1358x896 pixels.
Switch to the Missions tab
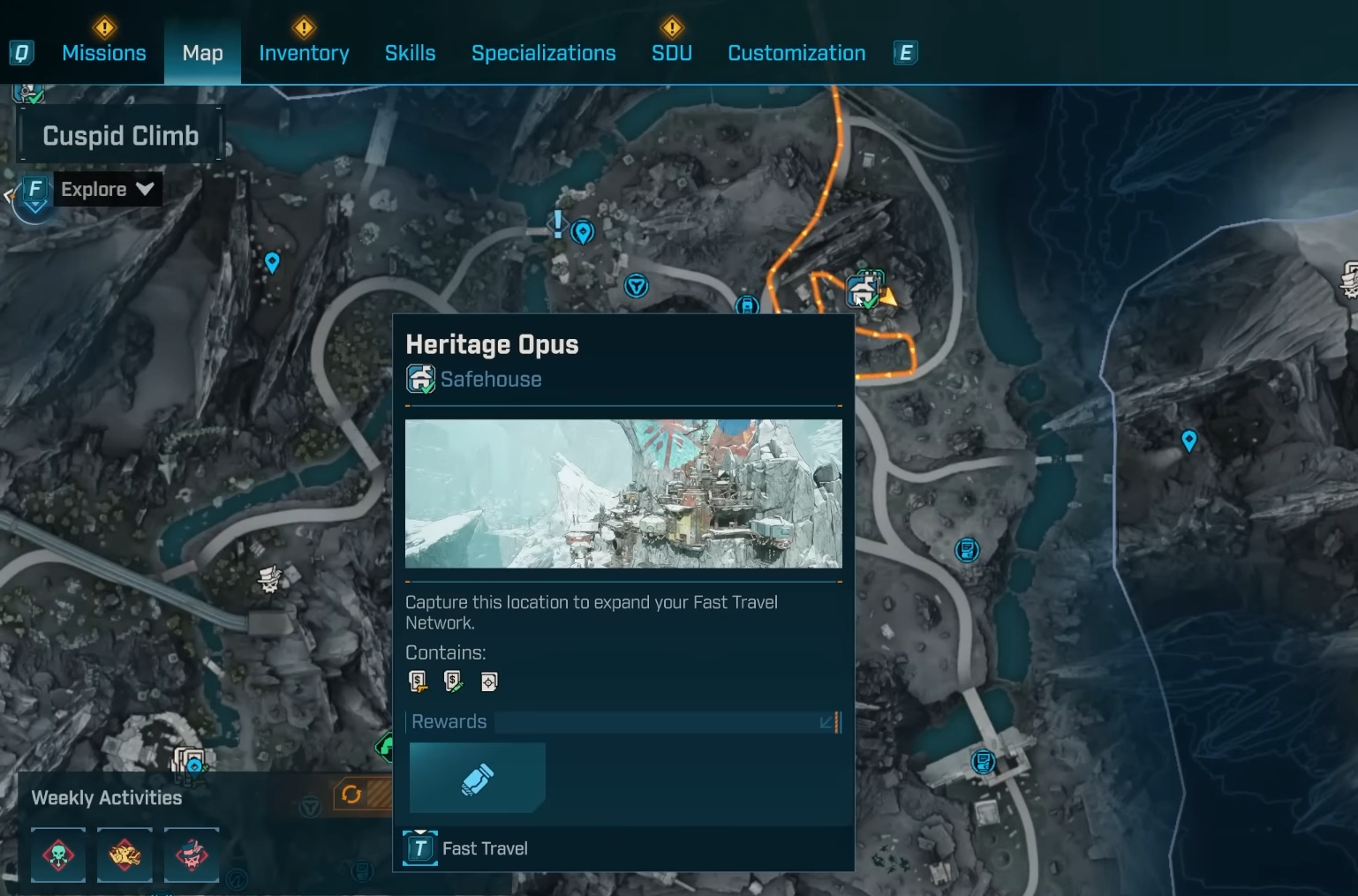point(103,53)
